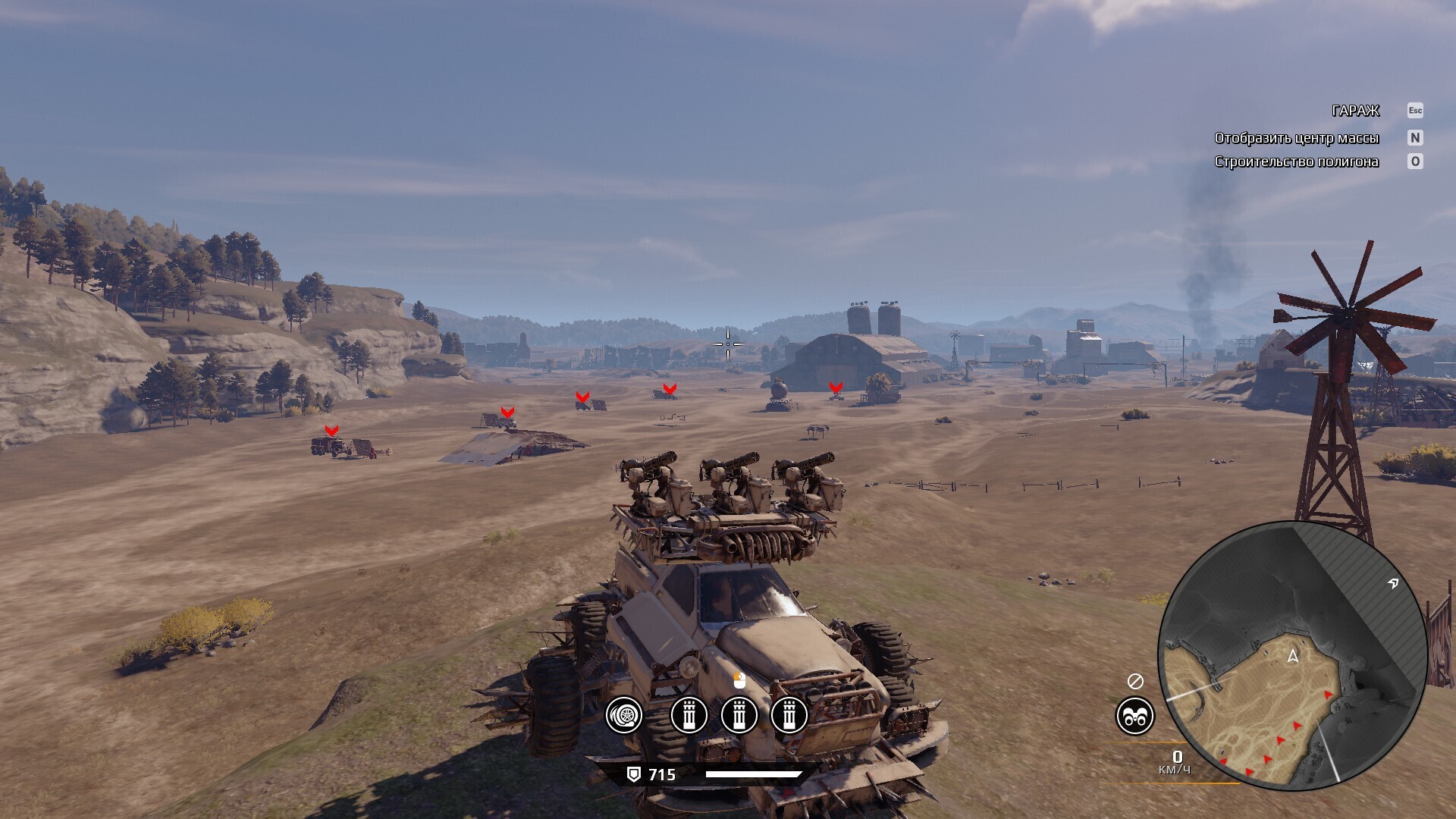The height and width of the screenshot is (819, 1456).
Task: Click the binoculars scope icon
Action: tap(1134, 716)
